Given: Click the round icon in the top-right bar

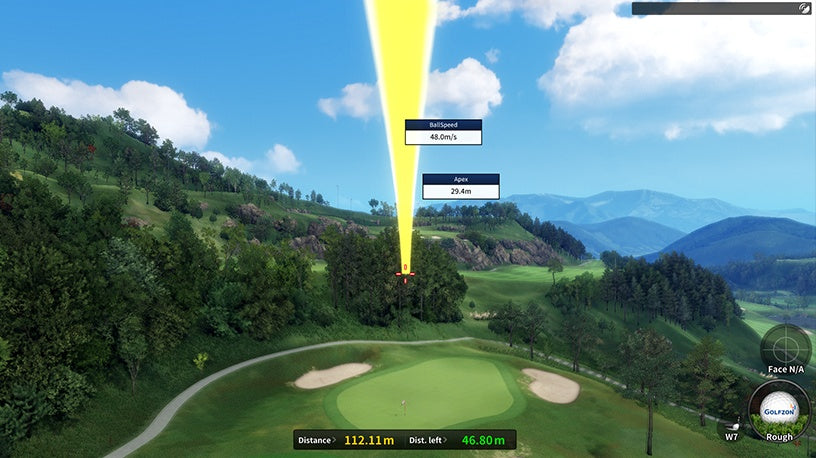Looking at the screenshot, I should [x=805, y=8].
